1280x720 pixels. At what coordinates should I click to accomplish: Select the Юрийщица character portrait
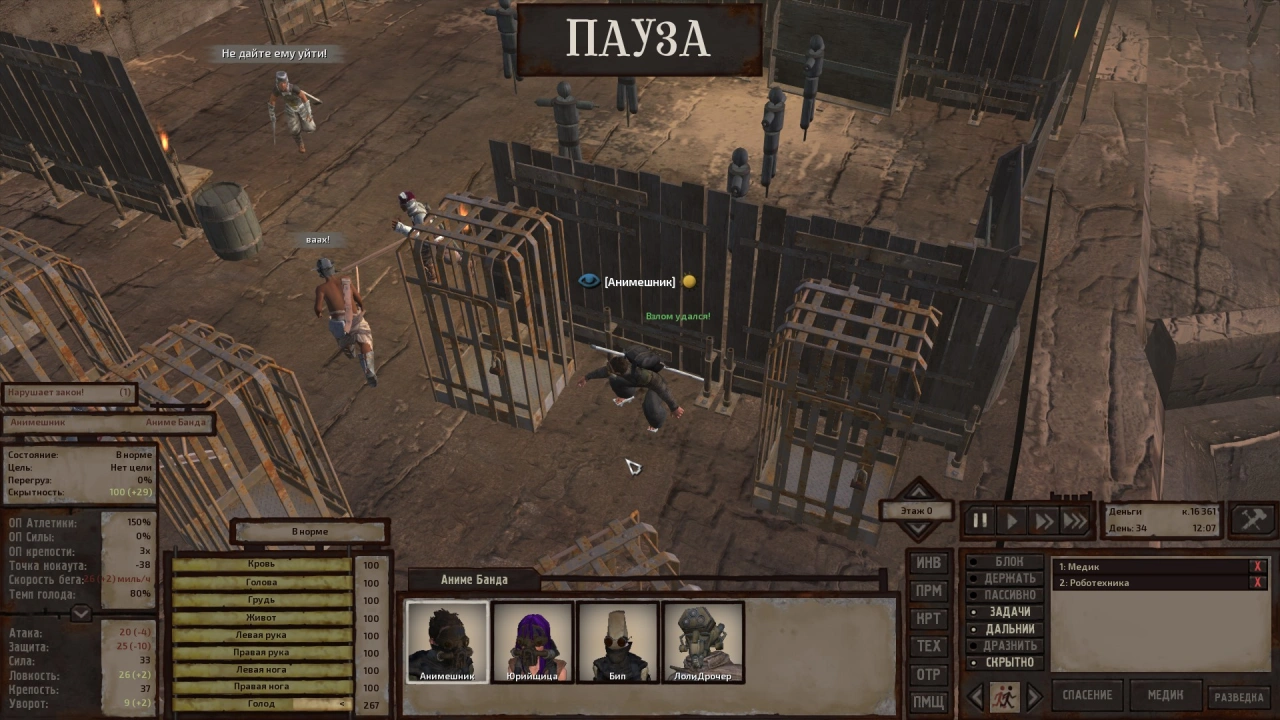[x=532, y=641]
